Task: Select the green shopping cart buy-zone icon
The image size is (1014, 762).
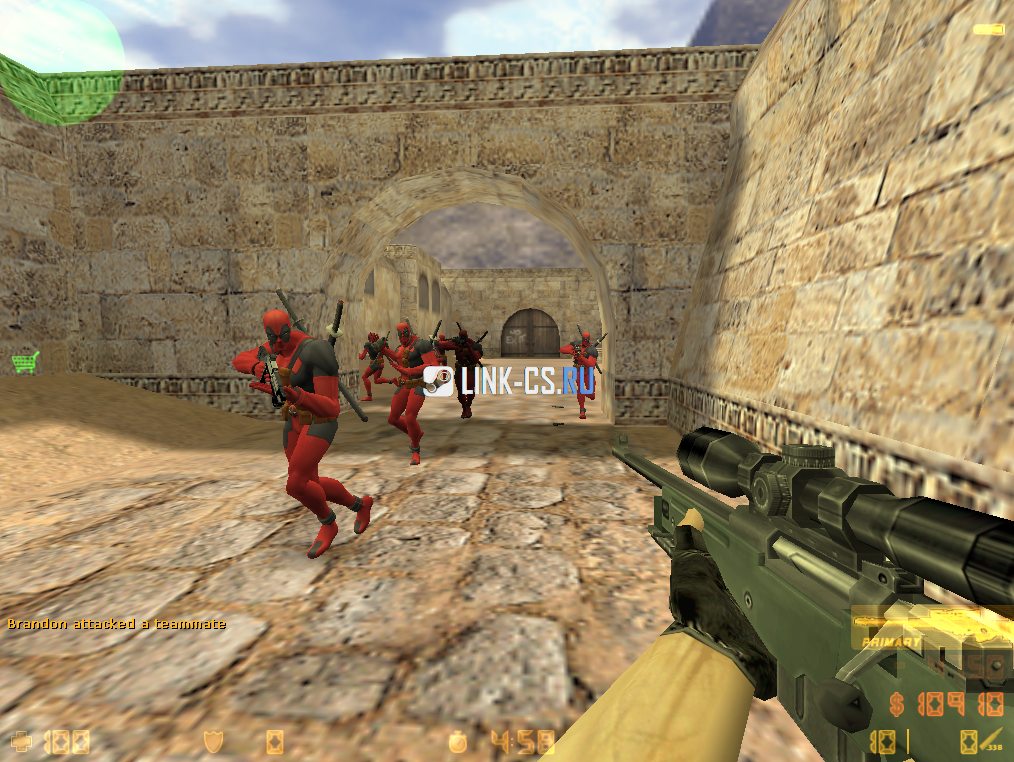Action: (x=25, y=361)
